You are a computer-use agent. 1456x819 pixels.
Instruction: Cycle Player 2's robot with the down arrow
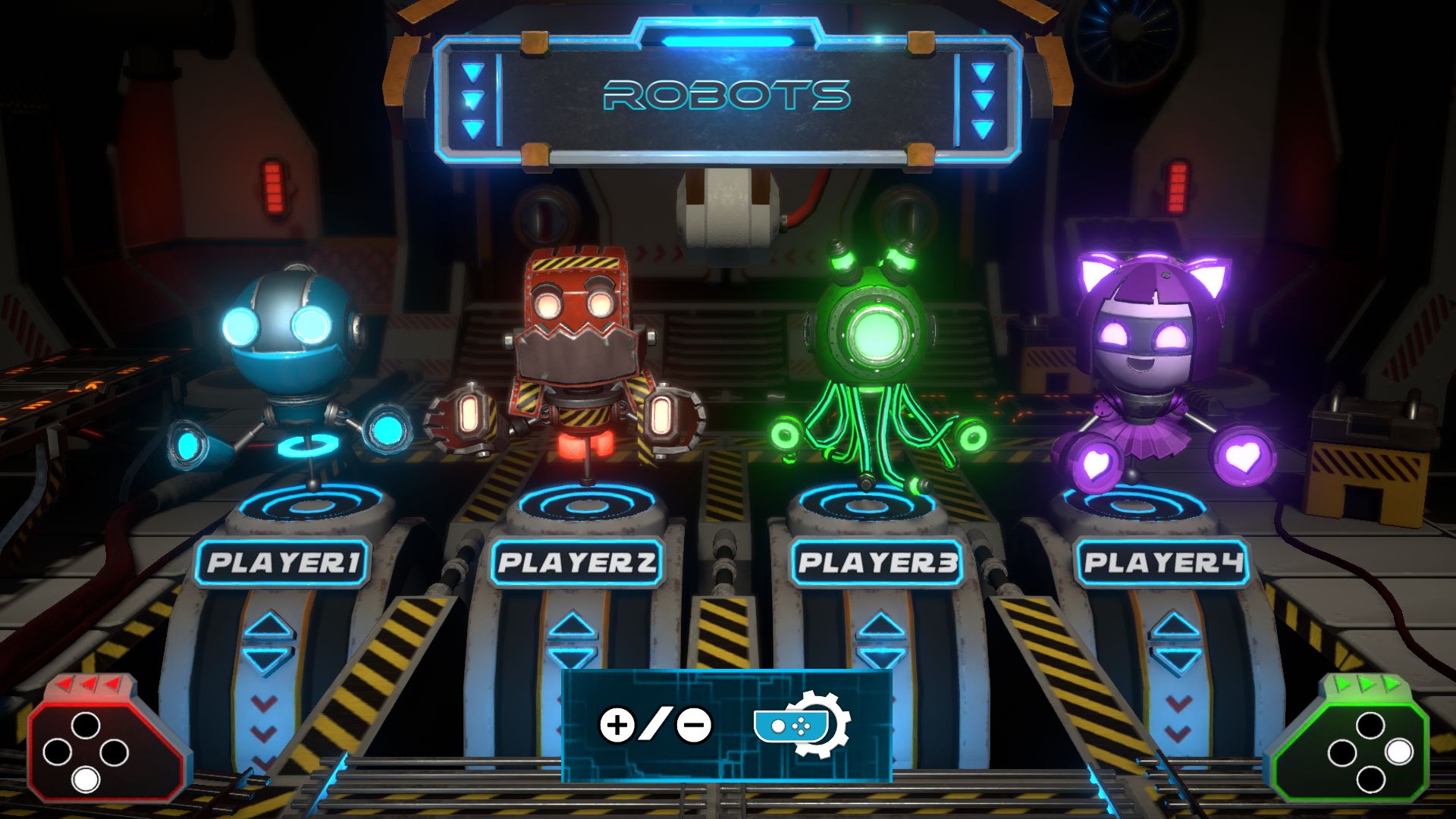[572, 658]
